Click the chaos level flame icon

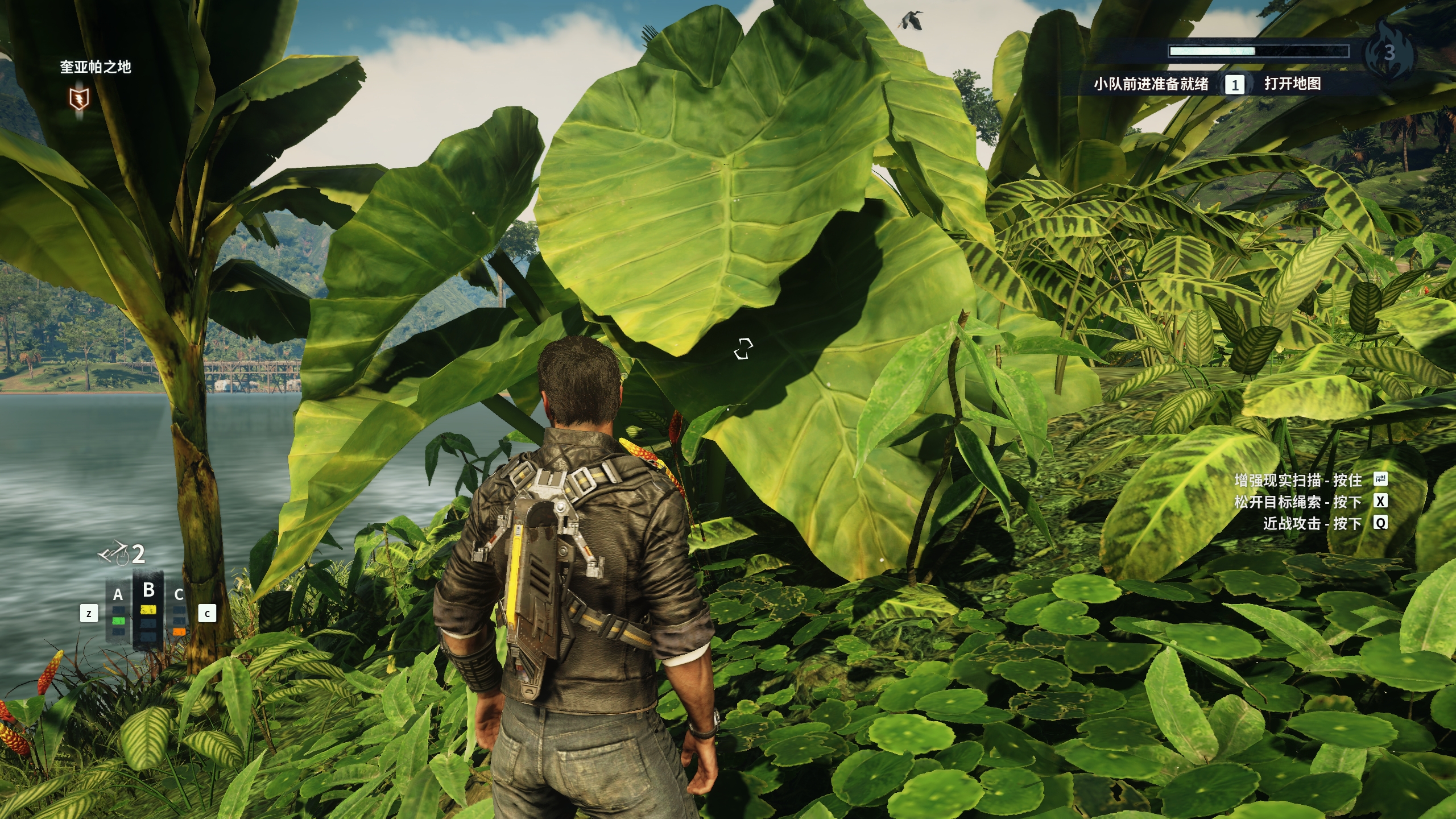click(x=1389, y=52)
